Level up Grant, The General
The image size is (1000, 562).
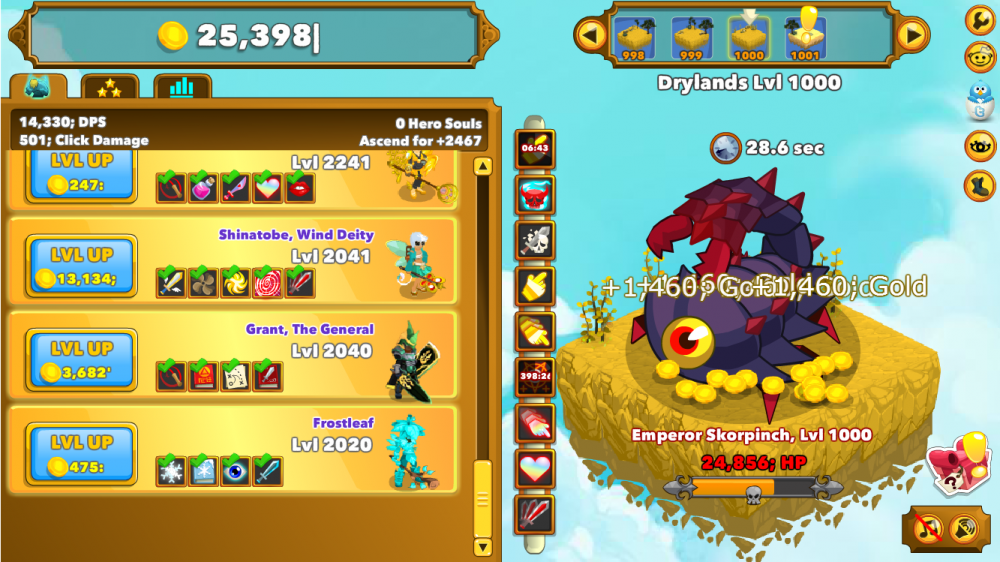(80, 360)
